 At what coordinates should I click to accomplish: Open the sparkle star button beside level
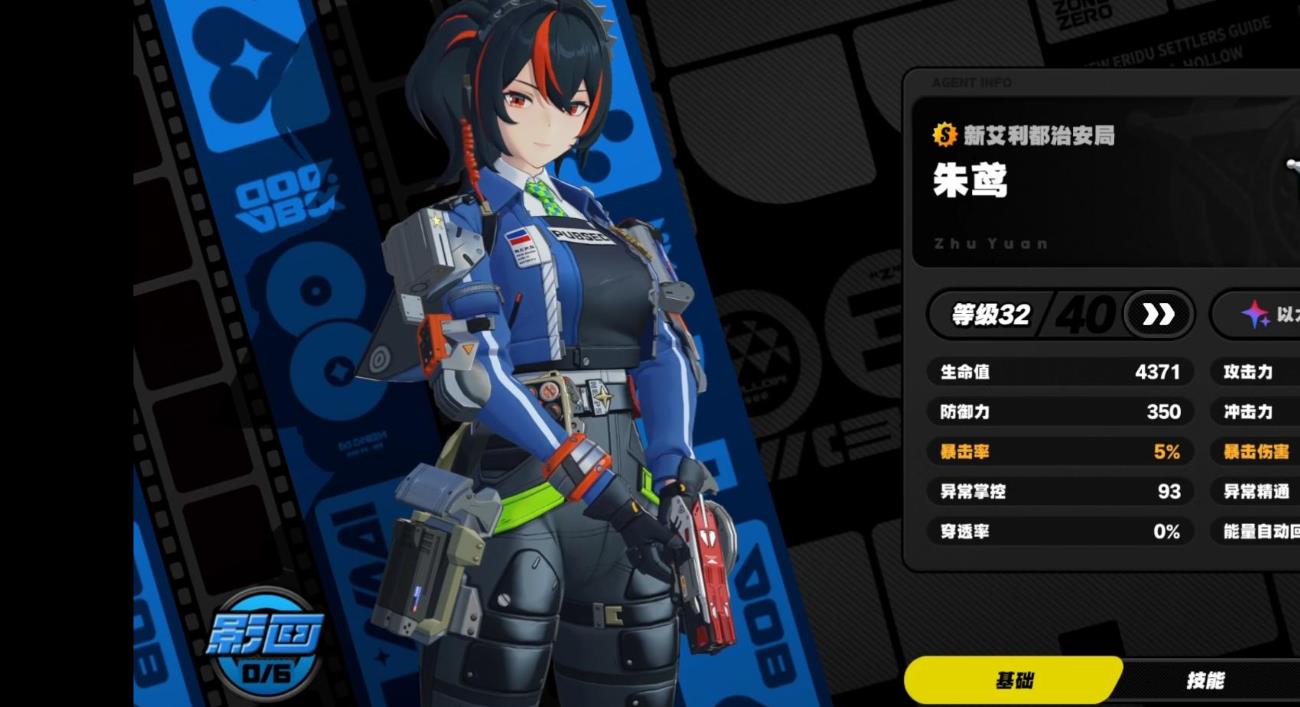pyautogui.click(x=1256, y=315)
